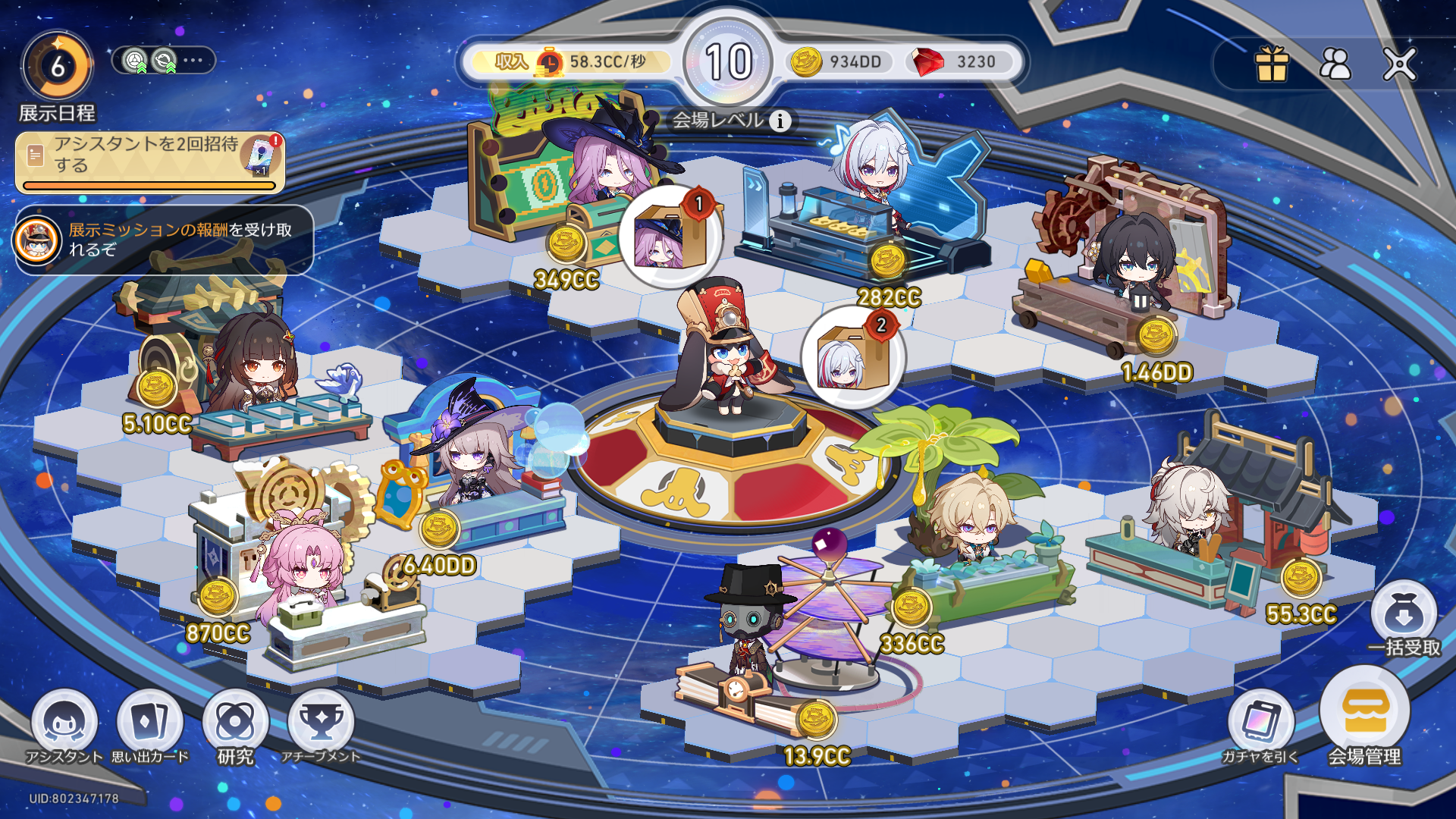1456x819 pixels.
Task: Open the box bubble marked 1
Action: point(668,237)
